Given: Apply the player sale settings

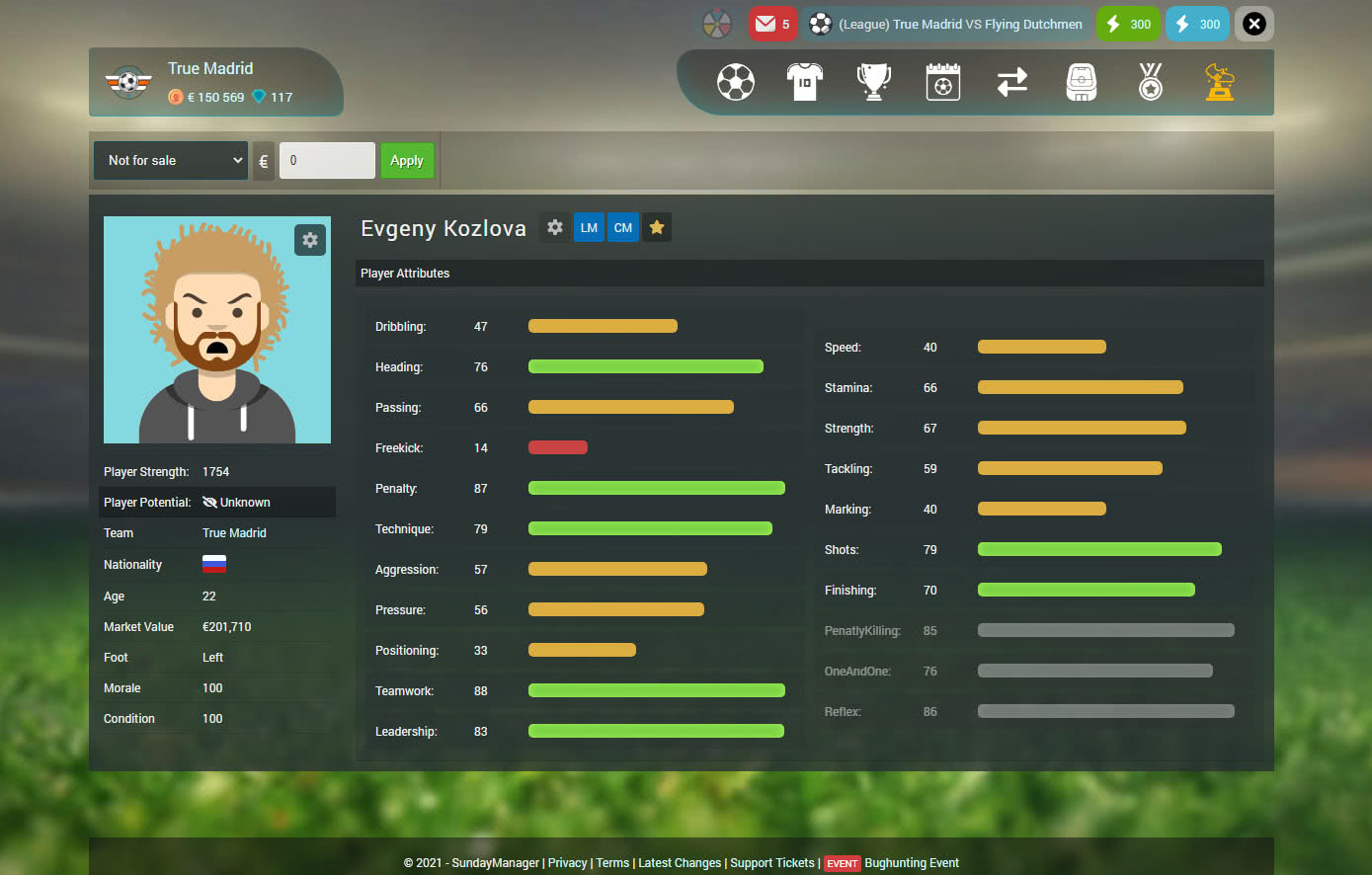Looking at the screenshot, I should 407,161.
